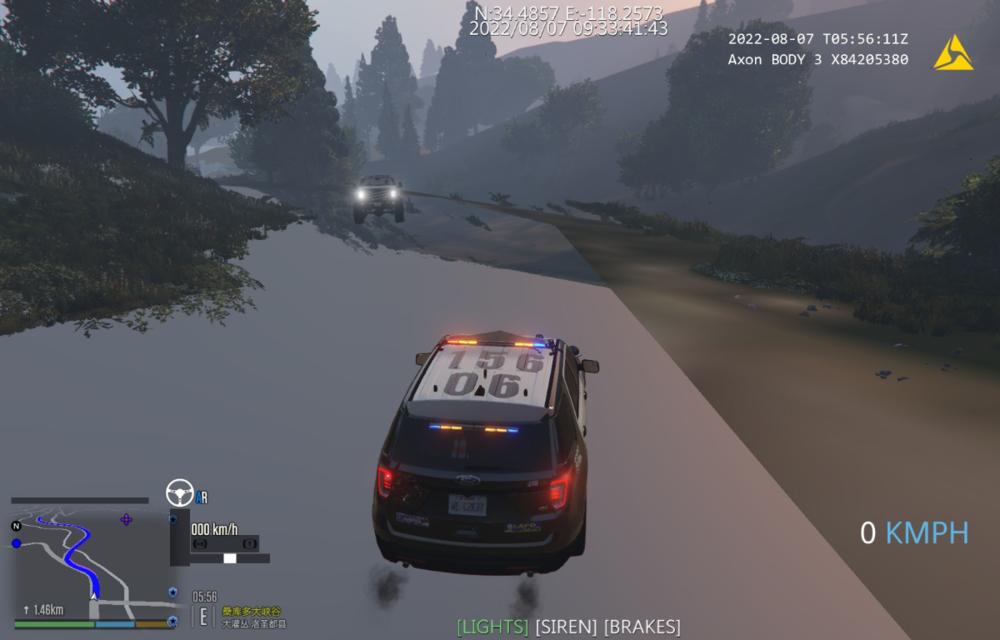Click the north compass marker on minimap
The width and height of the screenshot is (1000, 640).
tap(16, 526)
